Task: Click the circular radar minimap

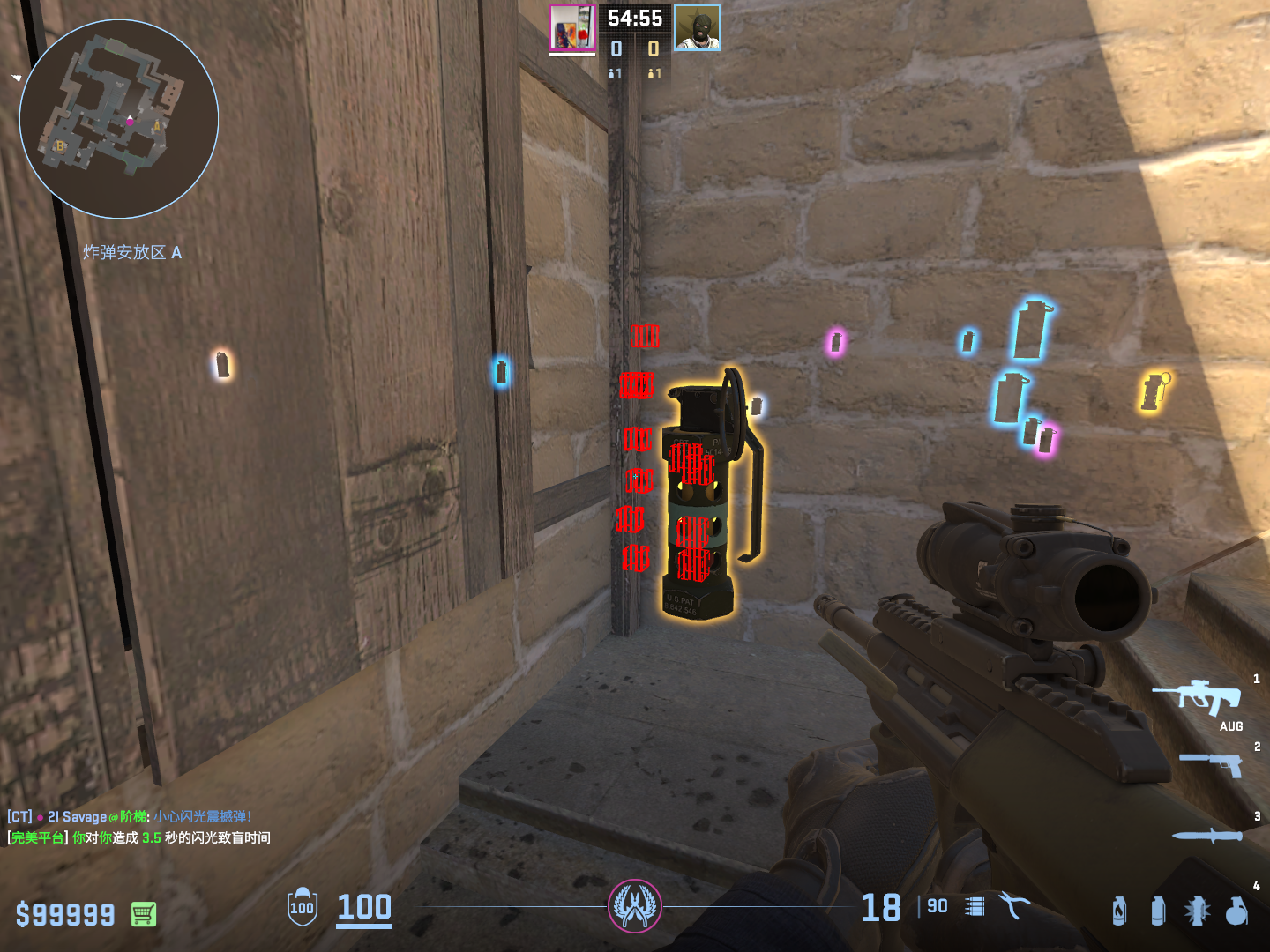Action: pos(119,119)
